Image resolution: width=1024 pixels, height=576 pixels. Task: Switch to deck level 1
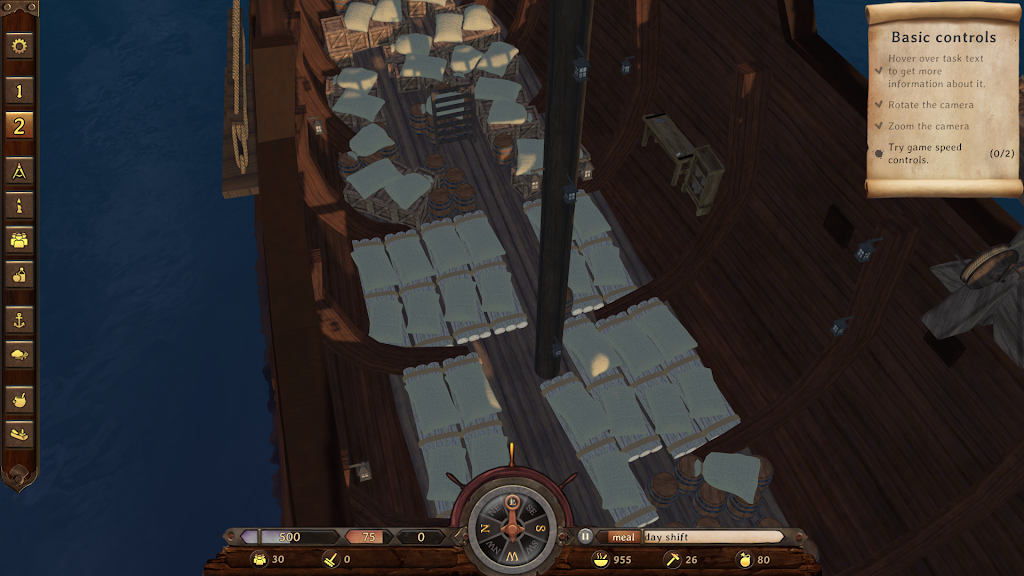(20, 91)
